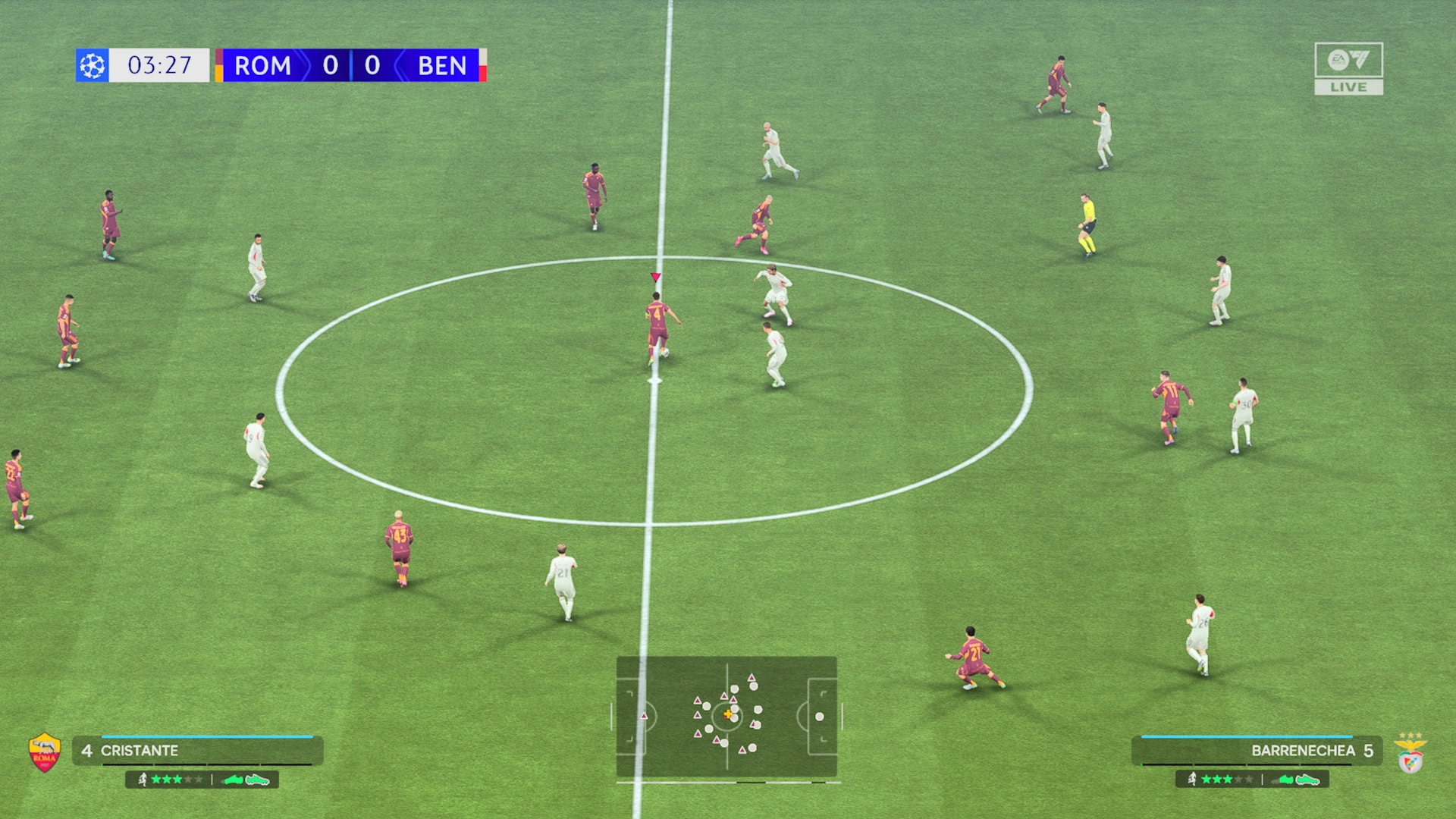The image size is (1456, 819).
Task: Select the Cristante player name panel
Action: (x=198, y=751)
